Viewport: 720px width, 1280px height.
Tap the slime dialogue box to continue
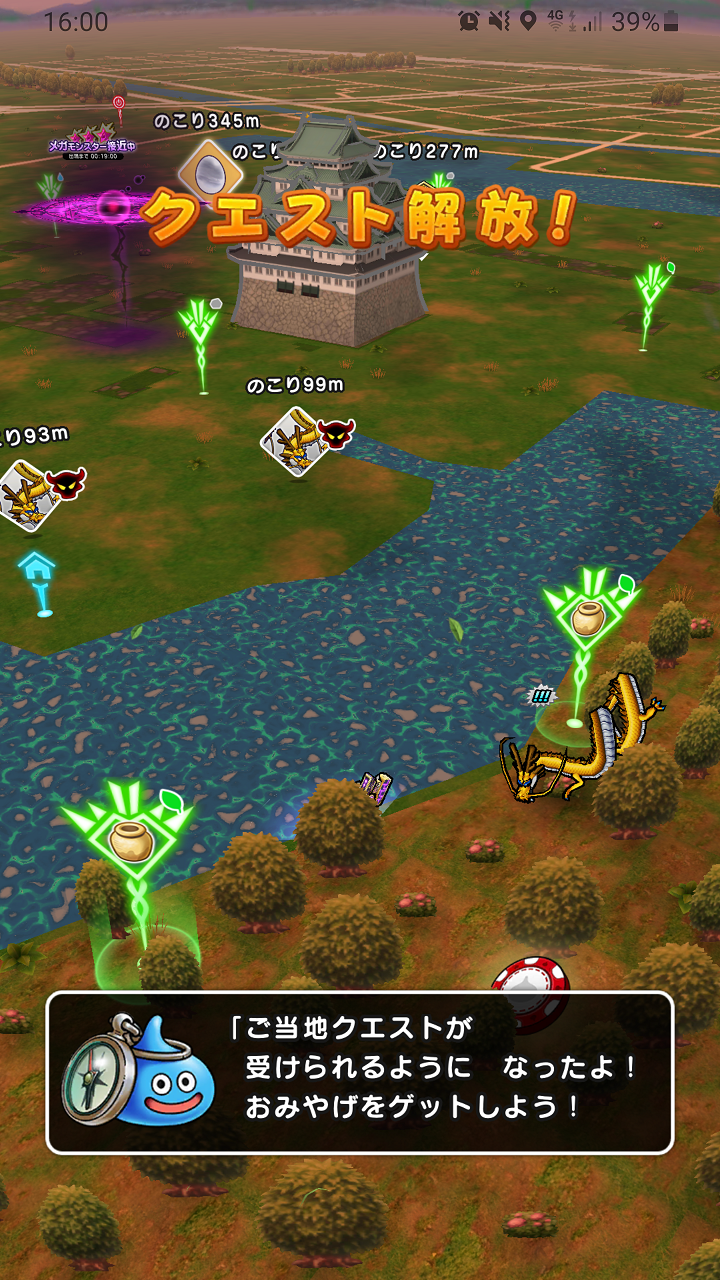pos(360,1072)
